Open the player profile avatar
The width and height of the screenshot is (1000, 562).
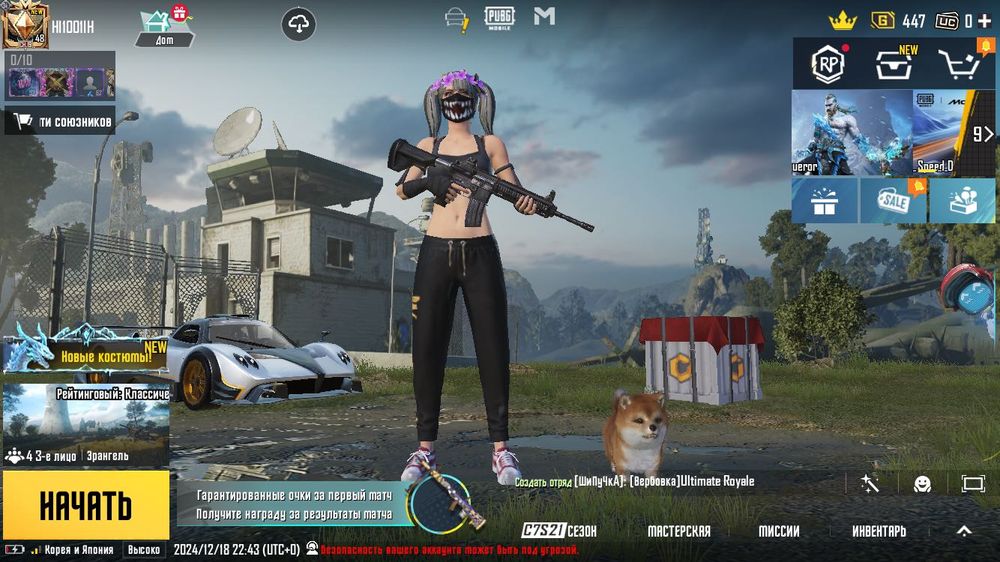pyautogui.click(x=25, y=25)
